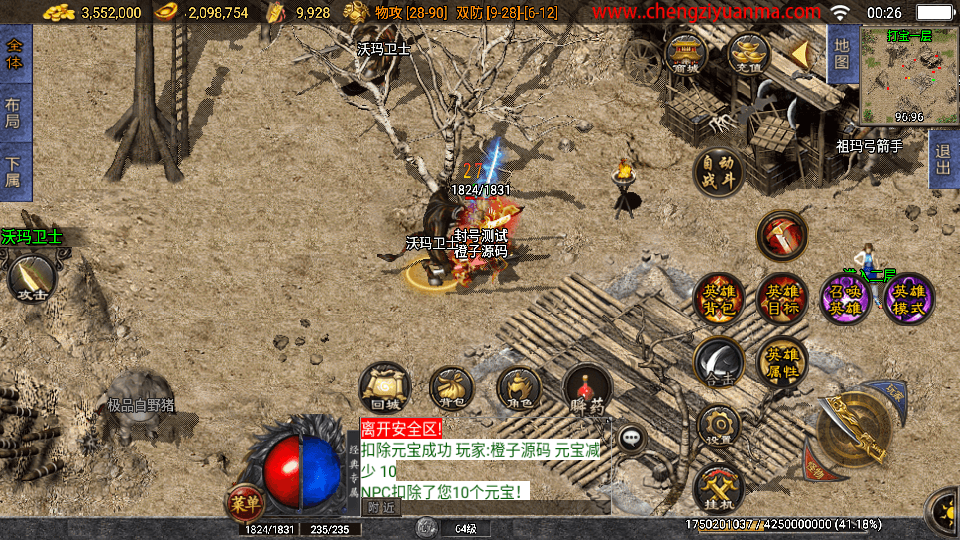The width and height of the screenshot is (960, 540).
Task: Open 英雄属性 hero attributes
Action: 781,362
